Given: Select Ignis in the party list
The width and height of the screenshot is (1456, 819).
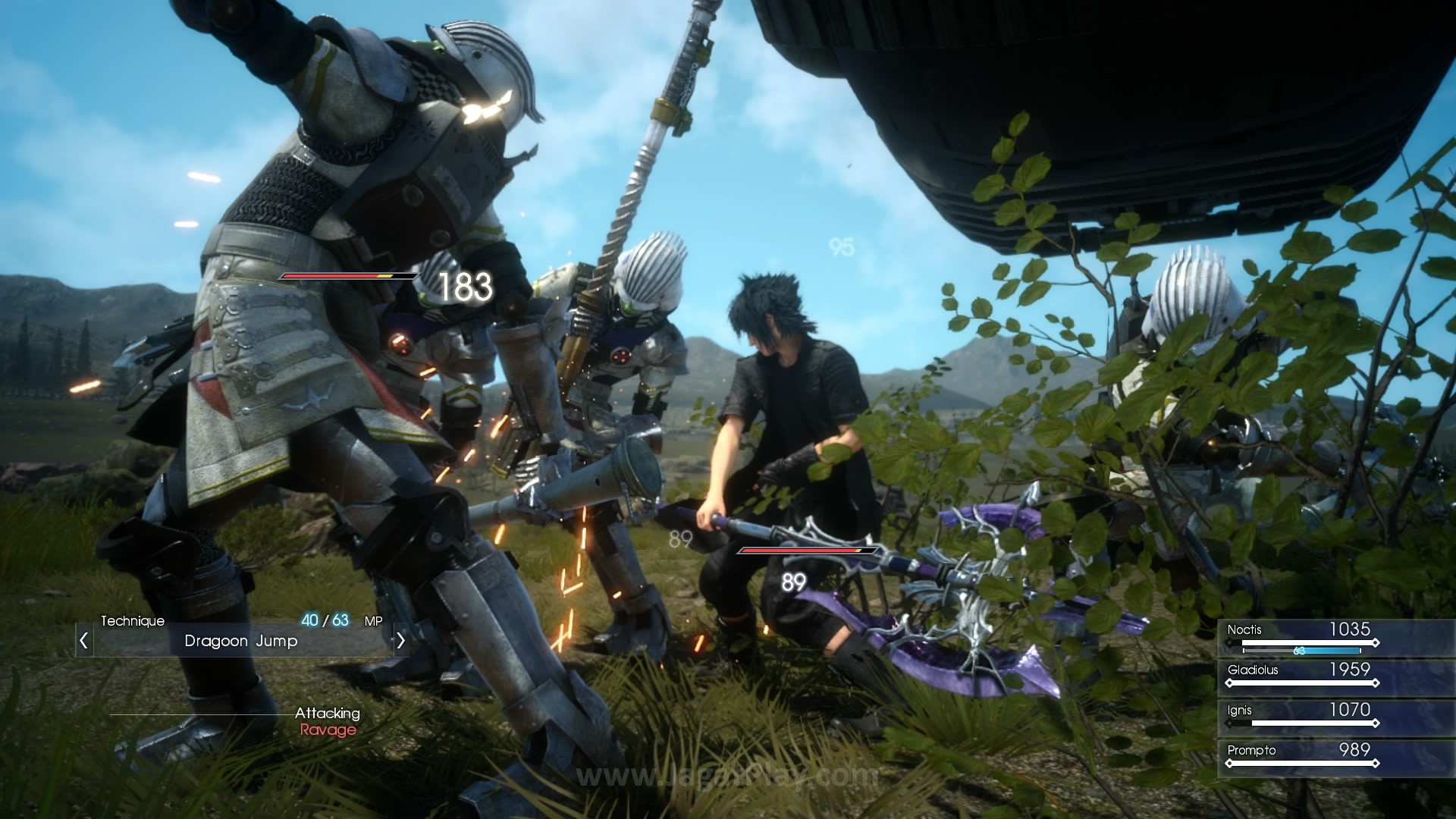Looking at the screenshot, I should point(1239,711).
